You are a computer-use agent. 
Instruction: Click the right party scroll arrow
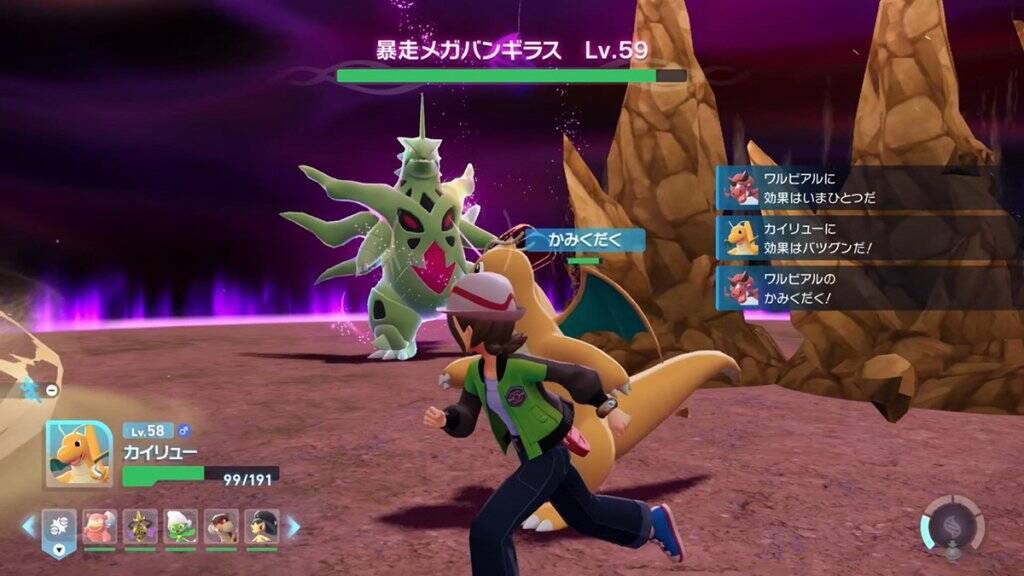click(294, 526)
